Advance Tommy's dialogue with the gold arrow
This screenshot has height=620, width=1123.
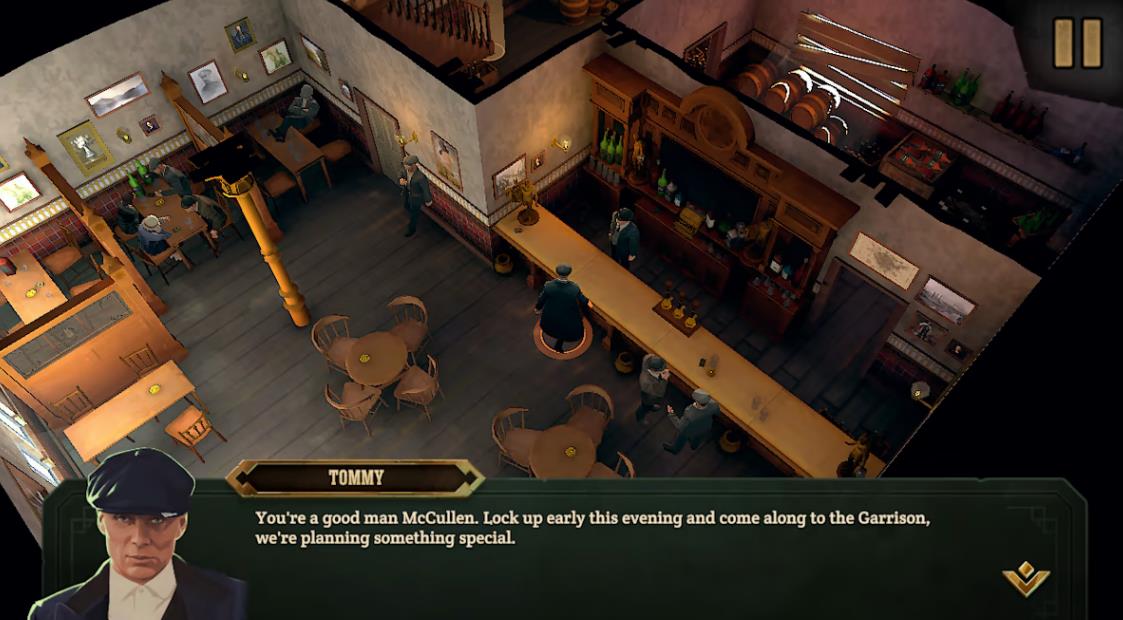pyautogui.click(x=1026, y=578)
